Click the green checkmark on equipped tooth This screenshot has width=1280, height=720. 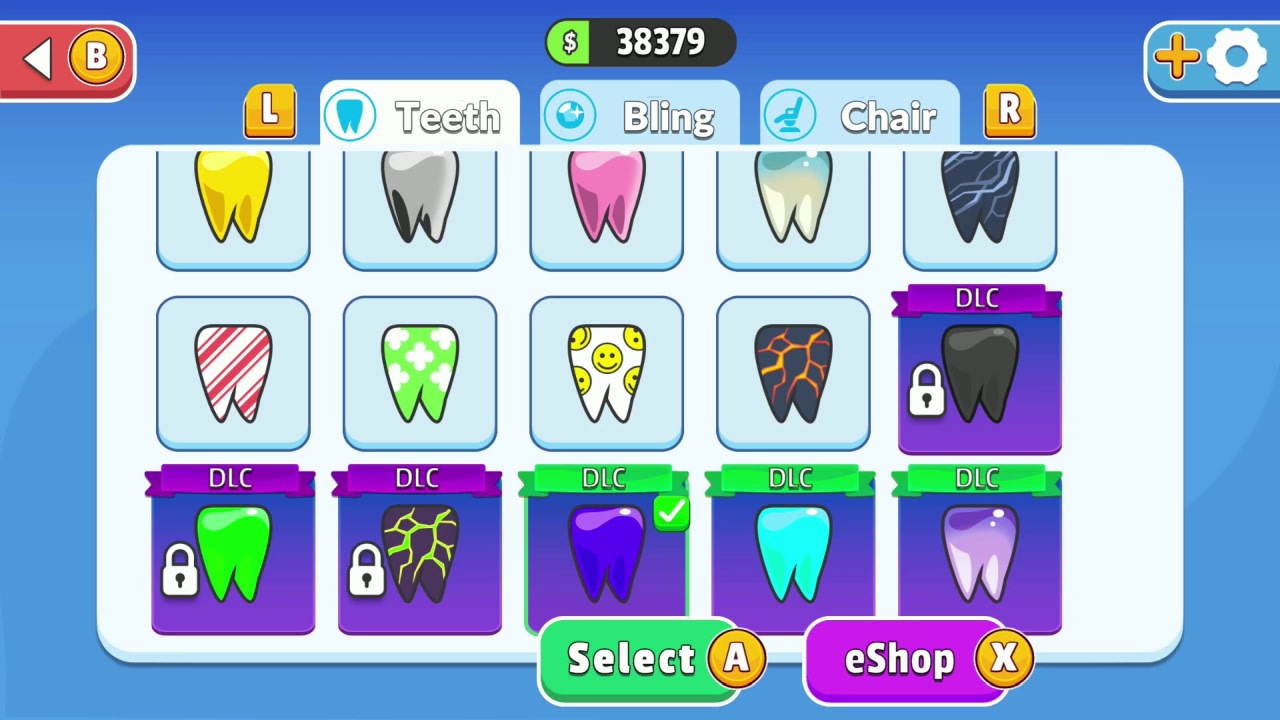tap(670, 513)
